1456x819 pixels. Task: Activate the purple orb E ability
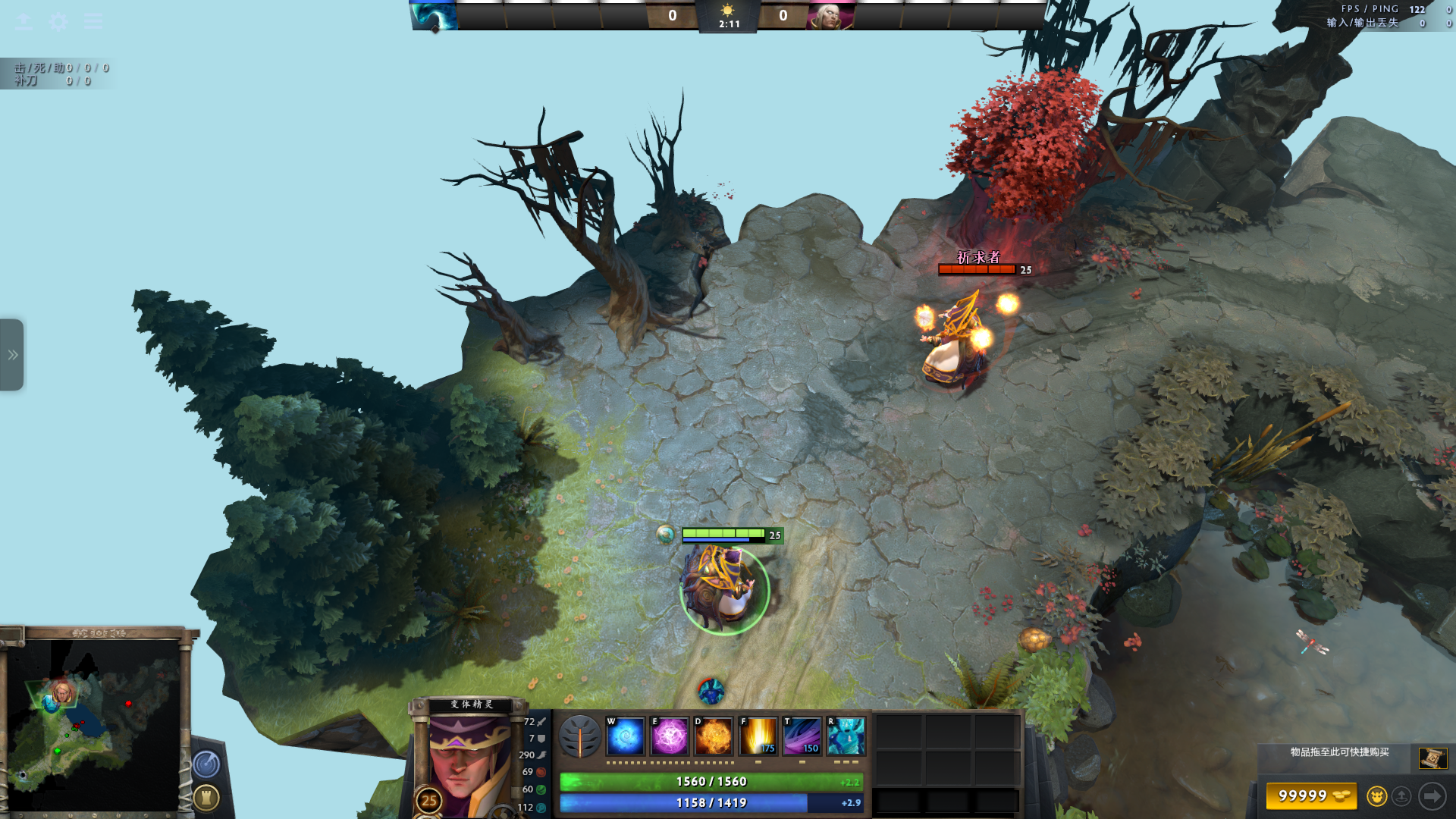coord(670,736)
